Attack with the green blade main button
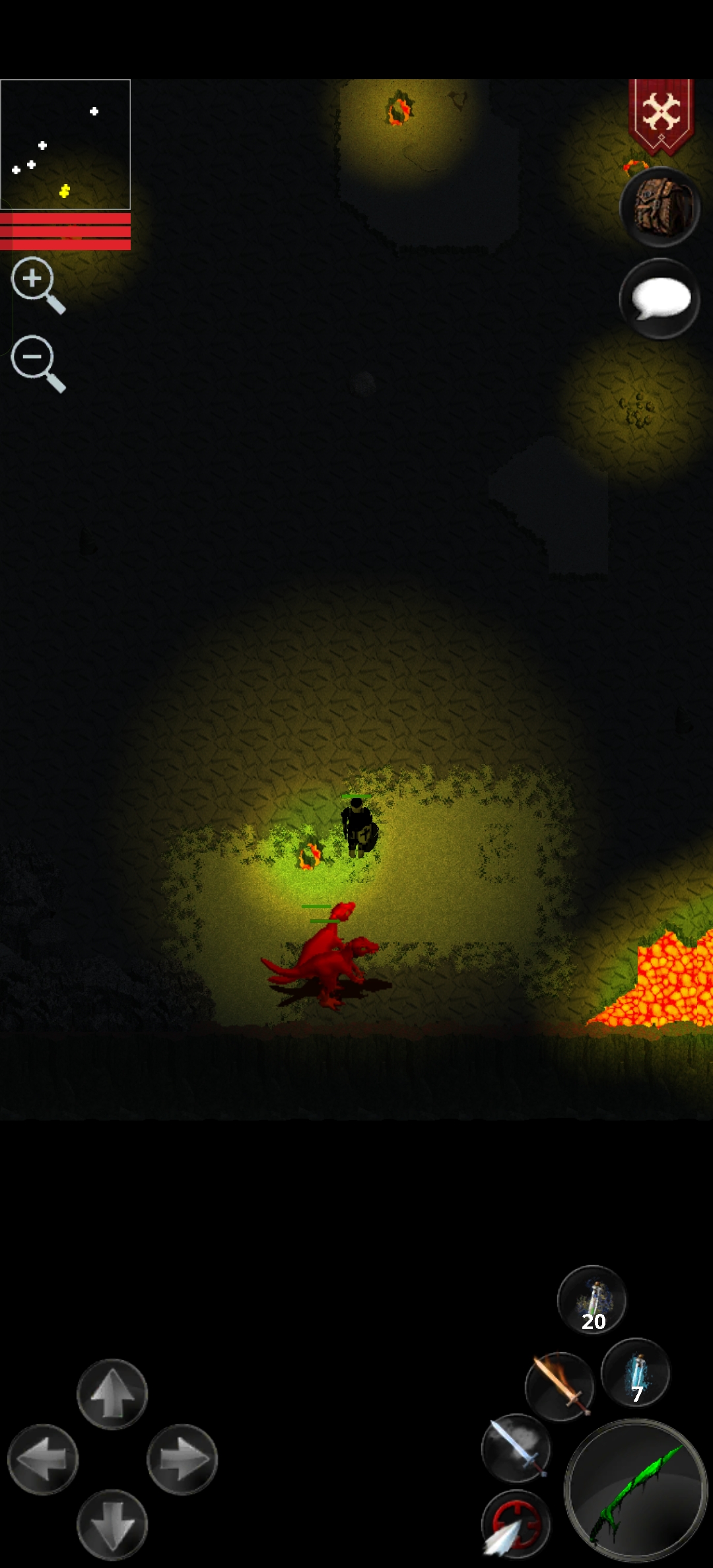 click(636, 1490)
